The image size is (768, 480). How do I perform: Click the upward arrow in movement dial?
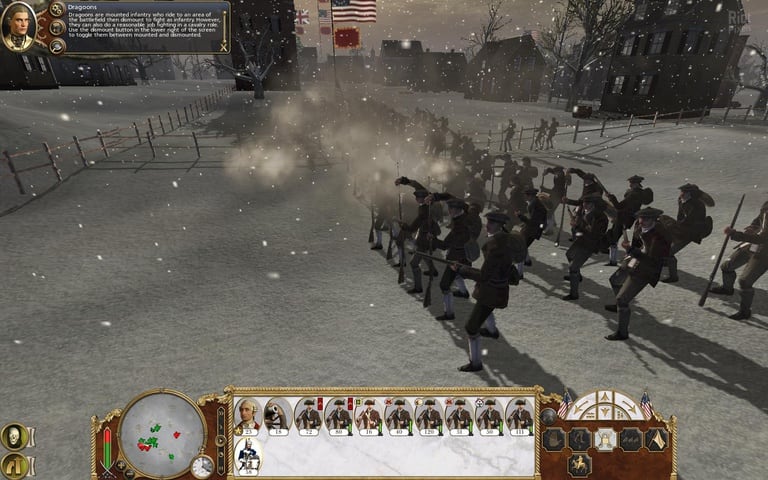point(604,399)
